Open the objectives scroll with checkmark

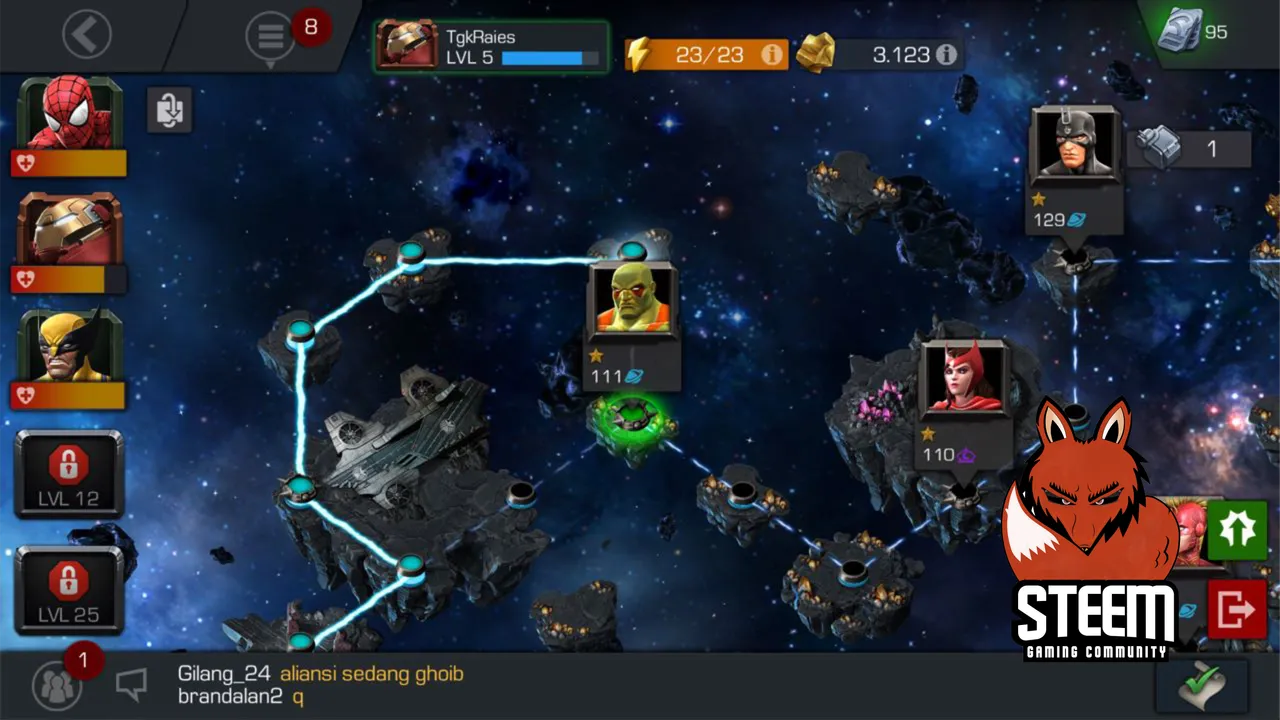pyautogui.click(x=1201, y=686)
